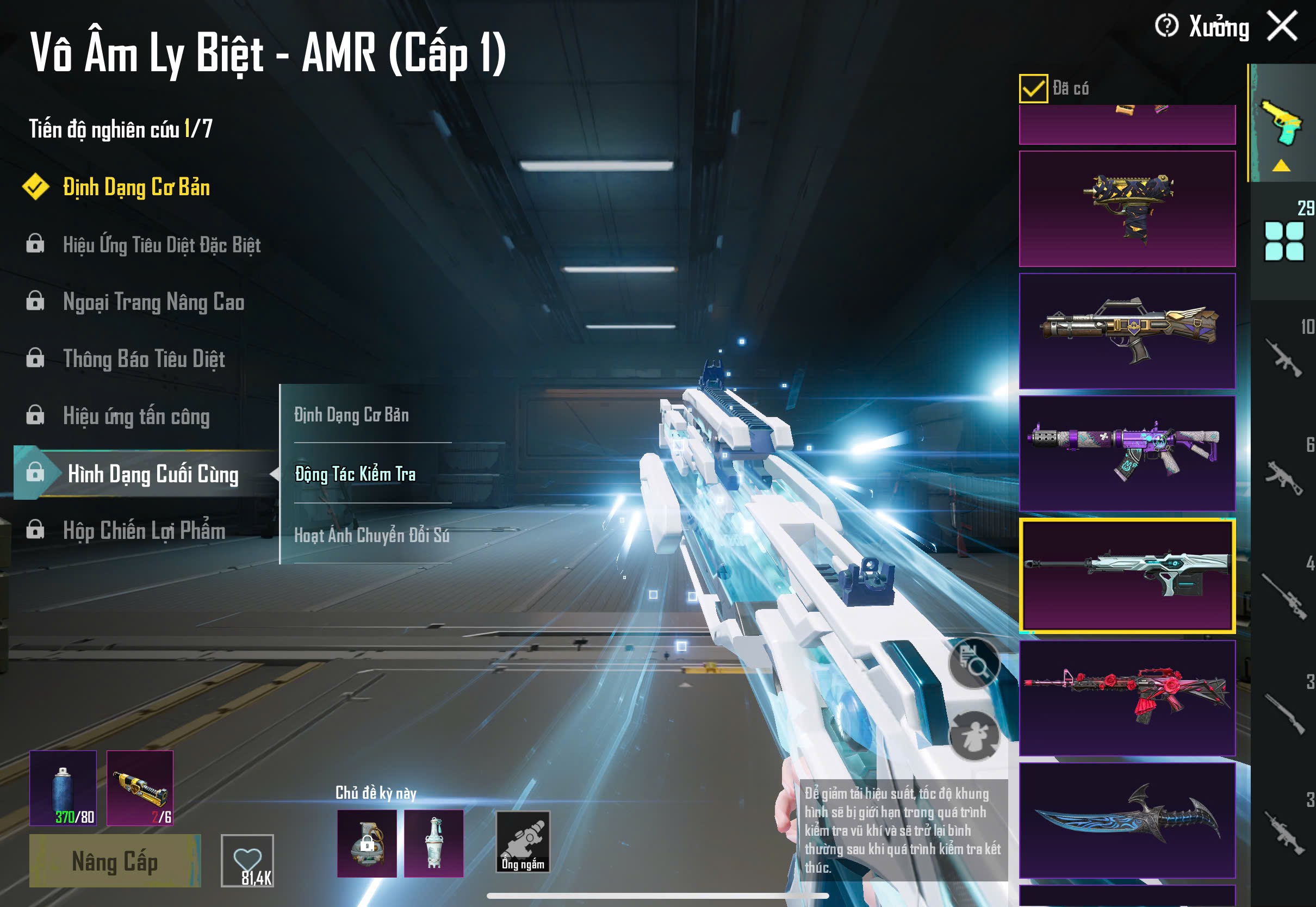Close the weapon workshop screen
Image resolution: width=1316 pixels, height=907 pixels.
(x=1282, y=26)
